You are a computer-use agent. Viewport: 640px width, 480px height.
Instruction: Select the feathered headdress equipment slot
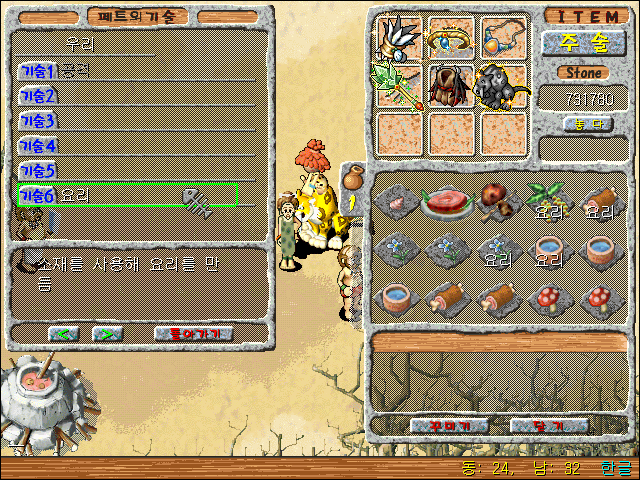400,38
